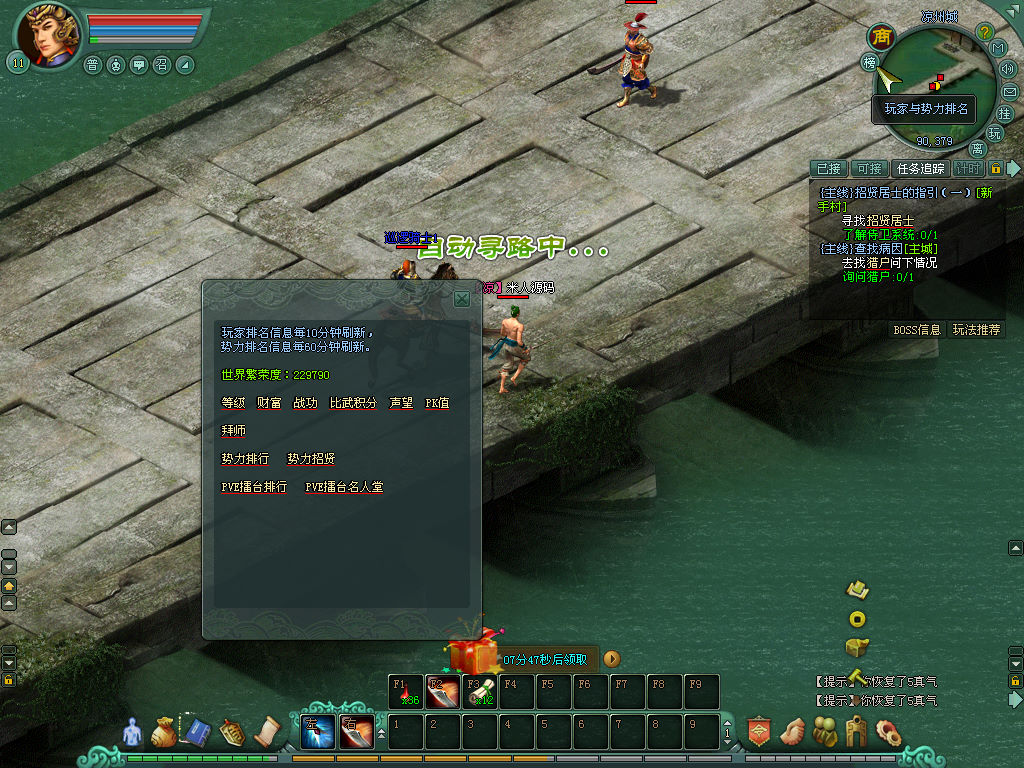This screenshot has height=768, width=1024.
Task: Open the 势力排行 faction ranking
Action: 245,458
